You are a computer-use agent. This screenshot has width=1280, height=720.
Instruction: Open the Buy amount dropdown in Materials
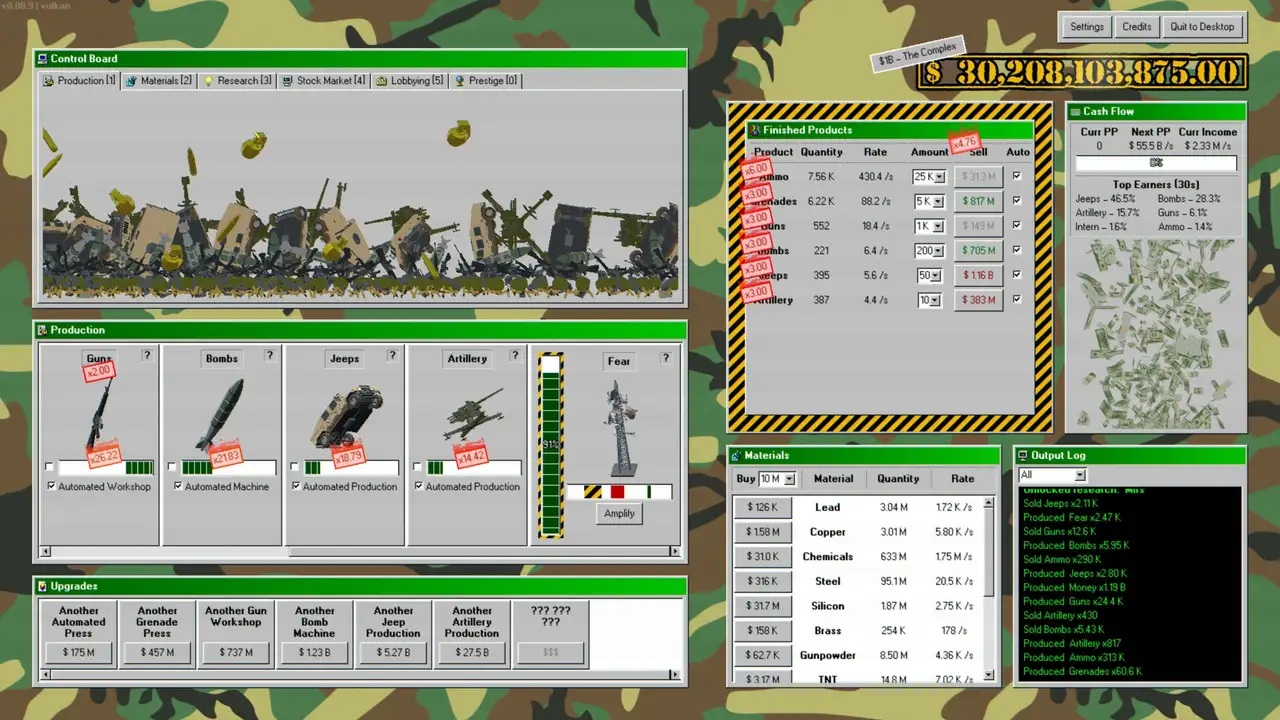coord(786,479)
